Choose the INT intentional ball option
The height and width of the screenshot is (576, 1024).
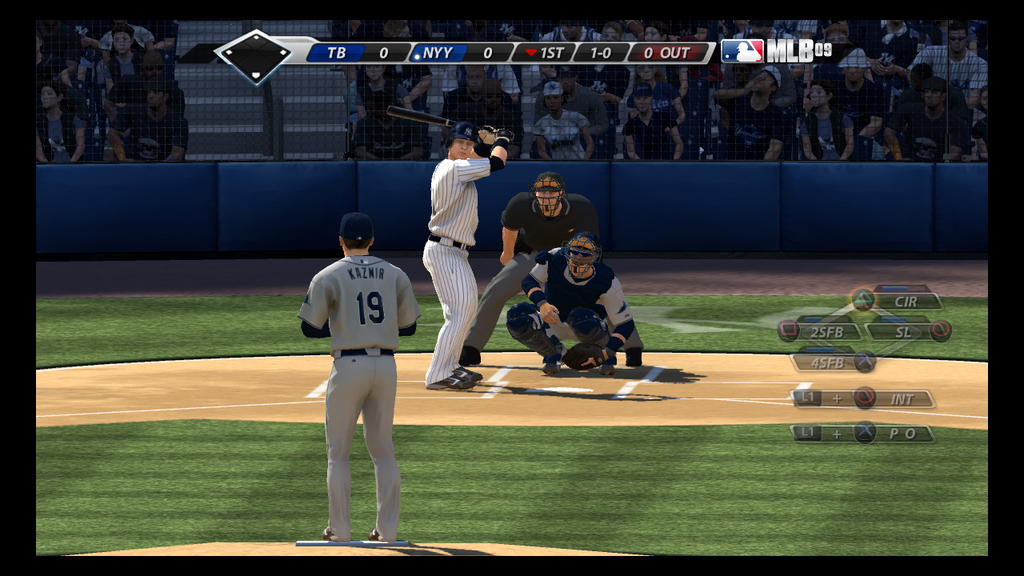pyautogui.click(x=902, y=399)
